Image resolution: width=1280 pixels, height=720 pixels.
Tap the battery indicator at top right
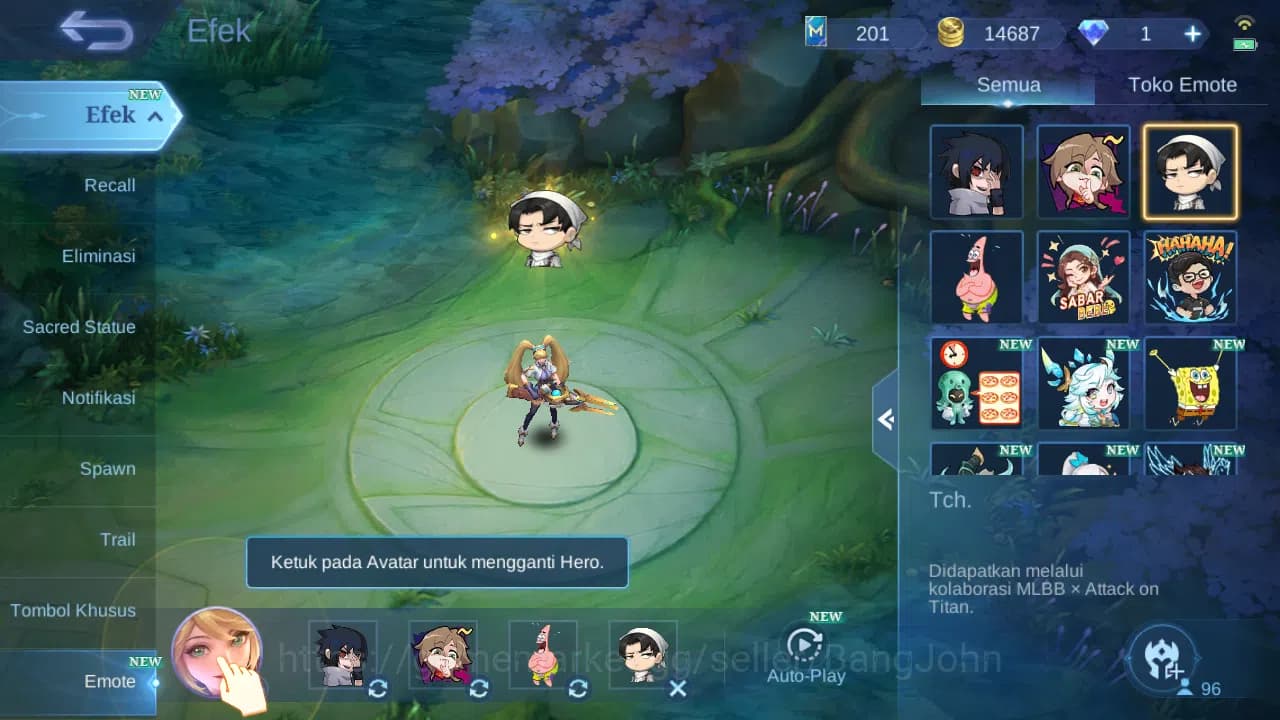pos(1244,42)
